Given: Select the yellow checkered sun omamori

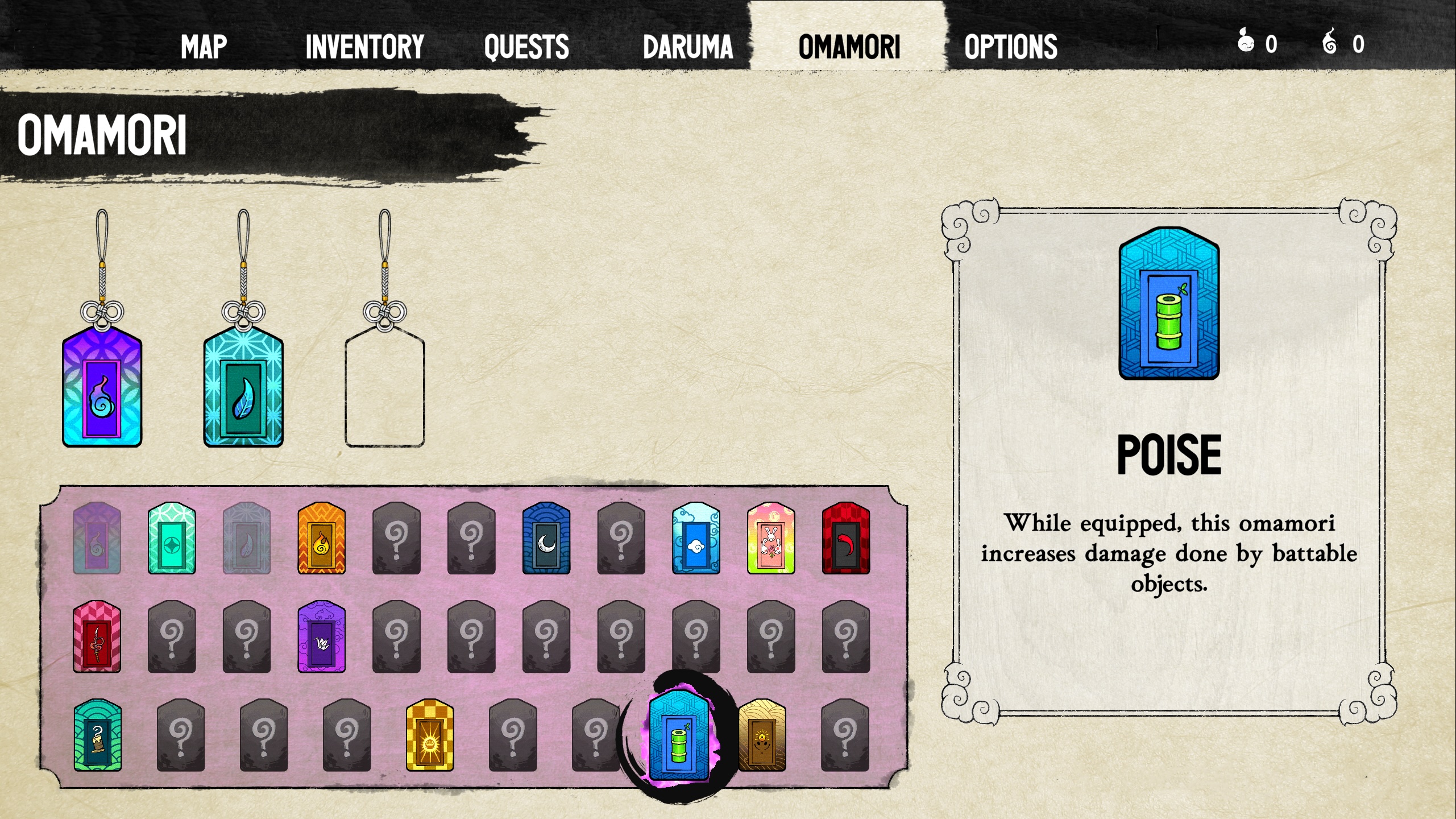Looking at the screenshot, I should [430, 735].
